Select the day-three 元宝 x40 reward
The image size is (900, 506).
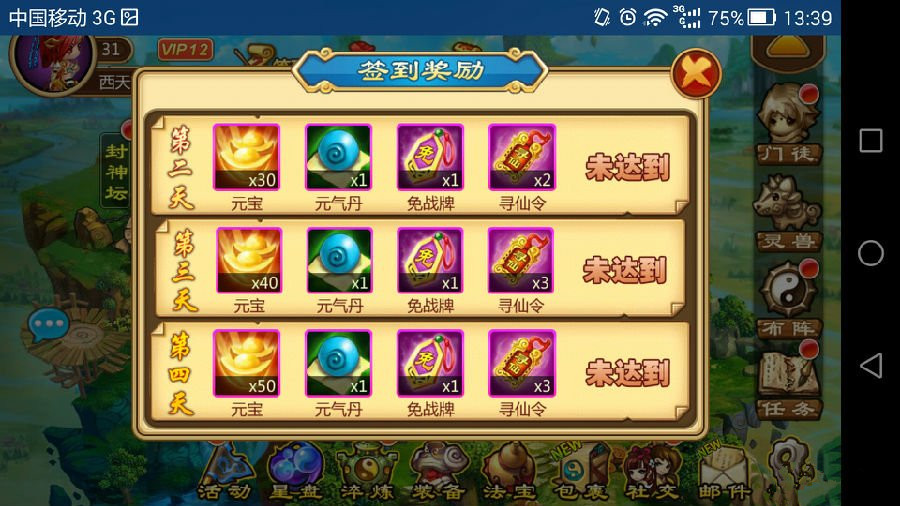[x=248, y=260]
